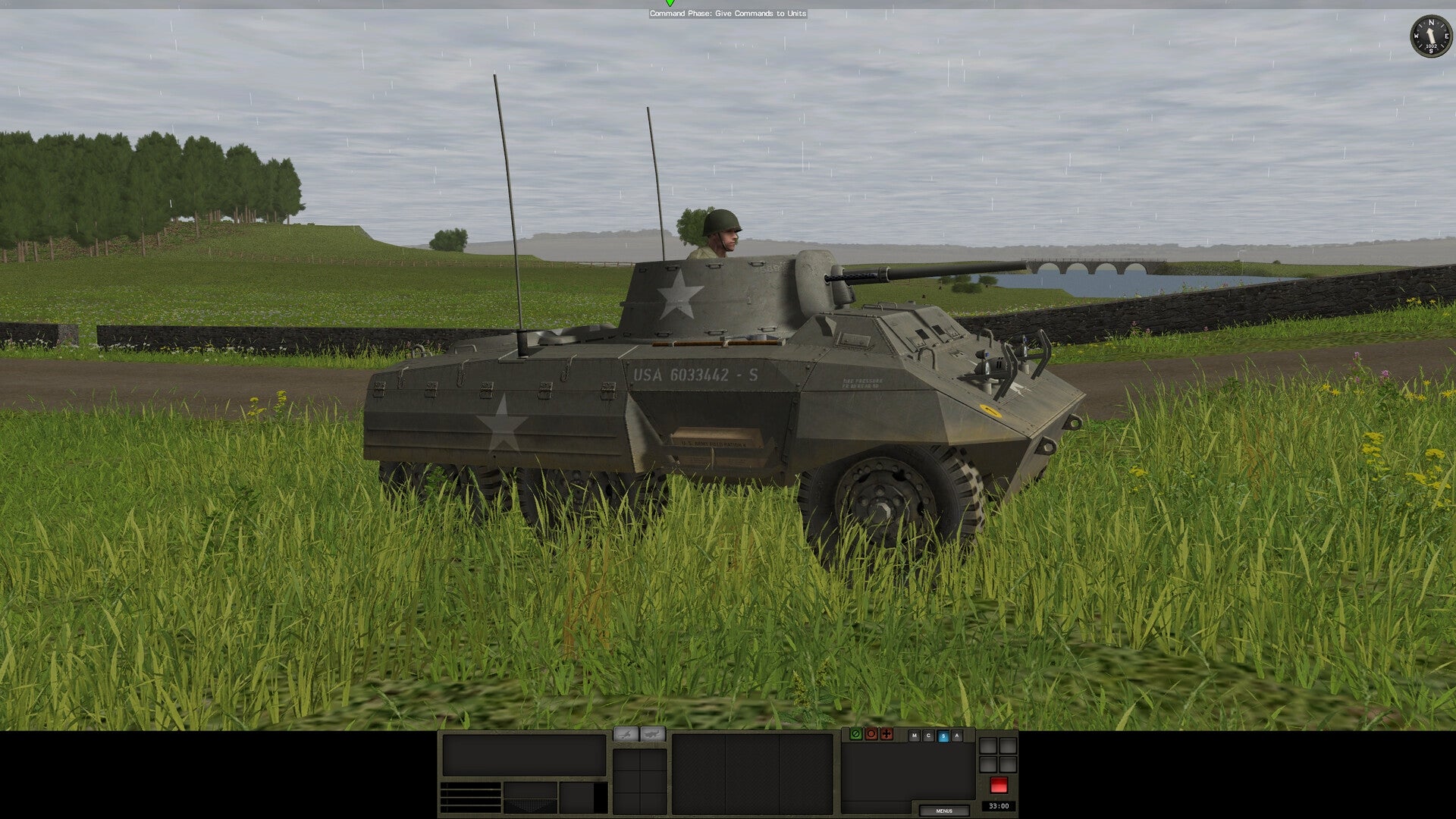
Task: Click the mission clock showing 33:00
Action: click(999, 806)
